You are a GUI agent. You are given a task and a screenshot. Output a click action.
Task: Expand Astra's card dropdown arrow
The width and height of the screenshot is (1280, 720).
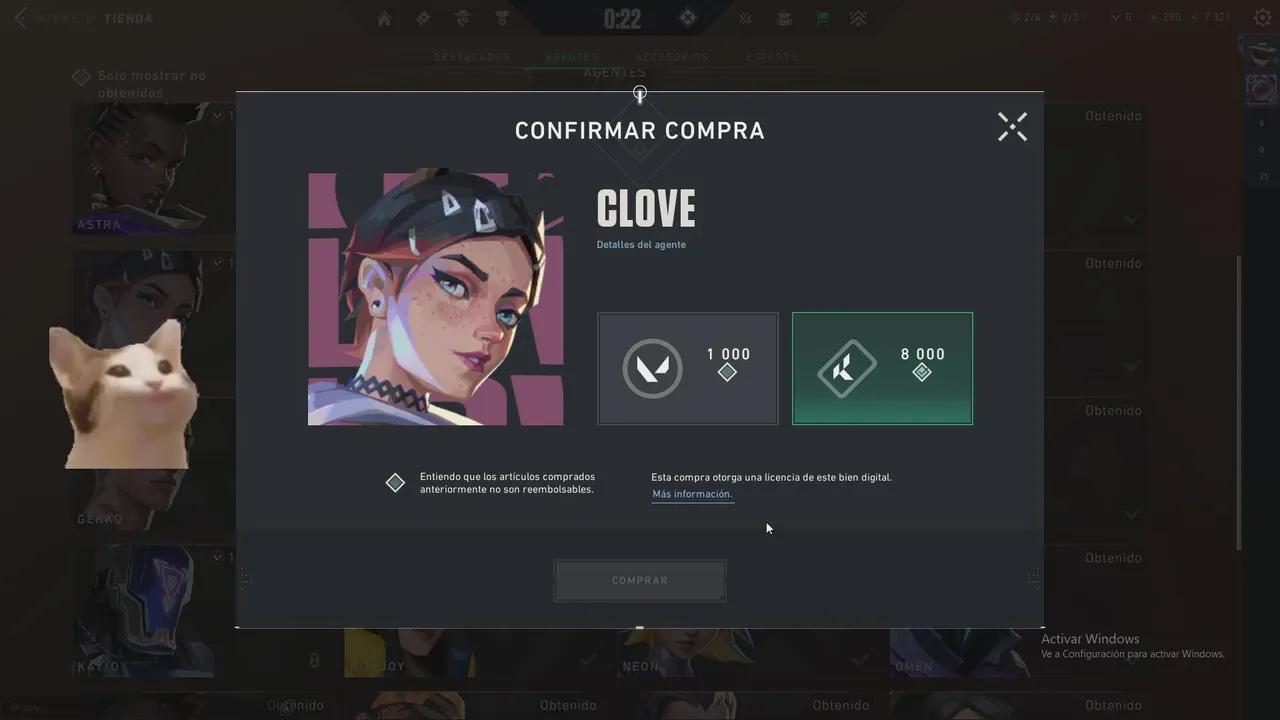(217, 114)
